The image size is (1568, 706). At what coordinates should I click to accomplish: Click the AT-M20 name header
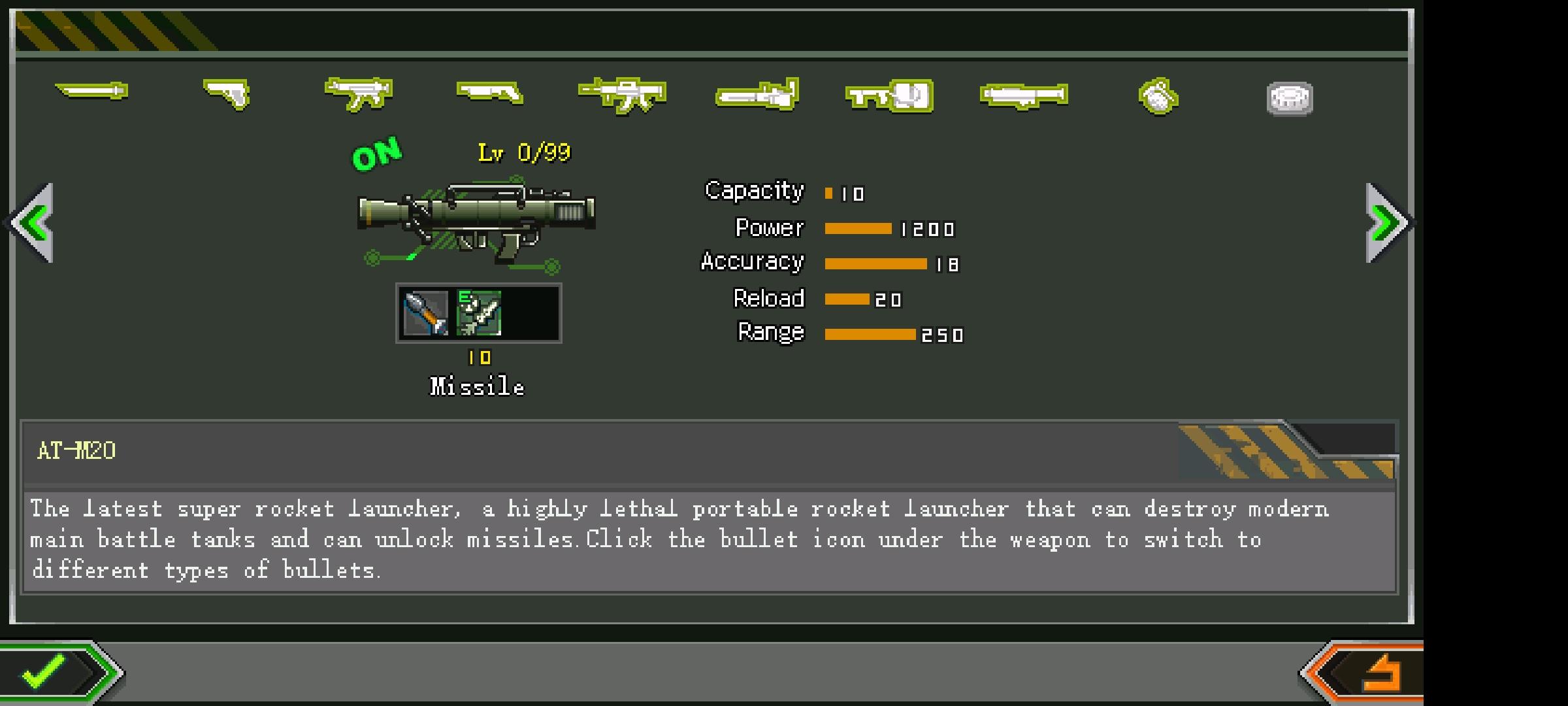pyautogui.click(x=75, y=449)
